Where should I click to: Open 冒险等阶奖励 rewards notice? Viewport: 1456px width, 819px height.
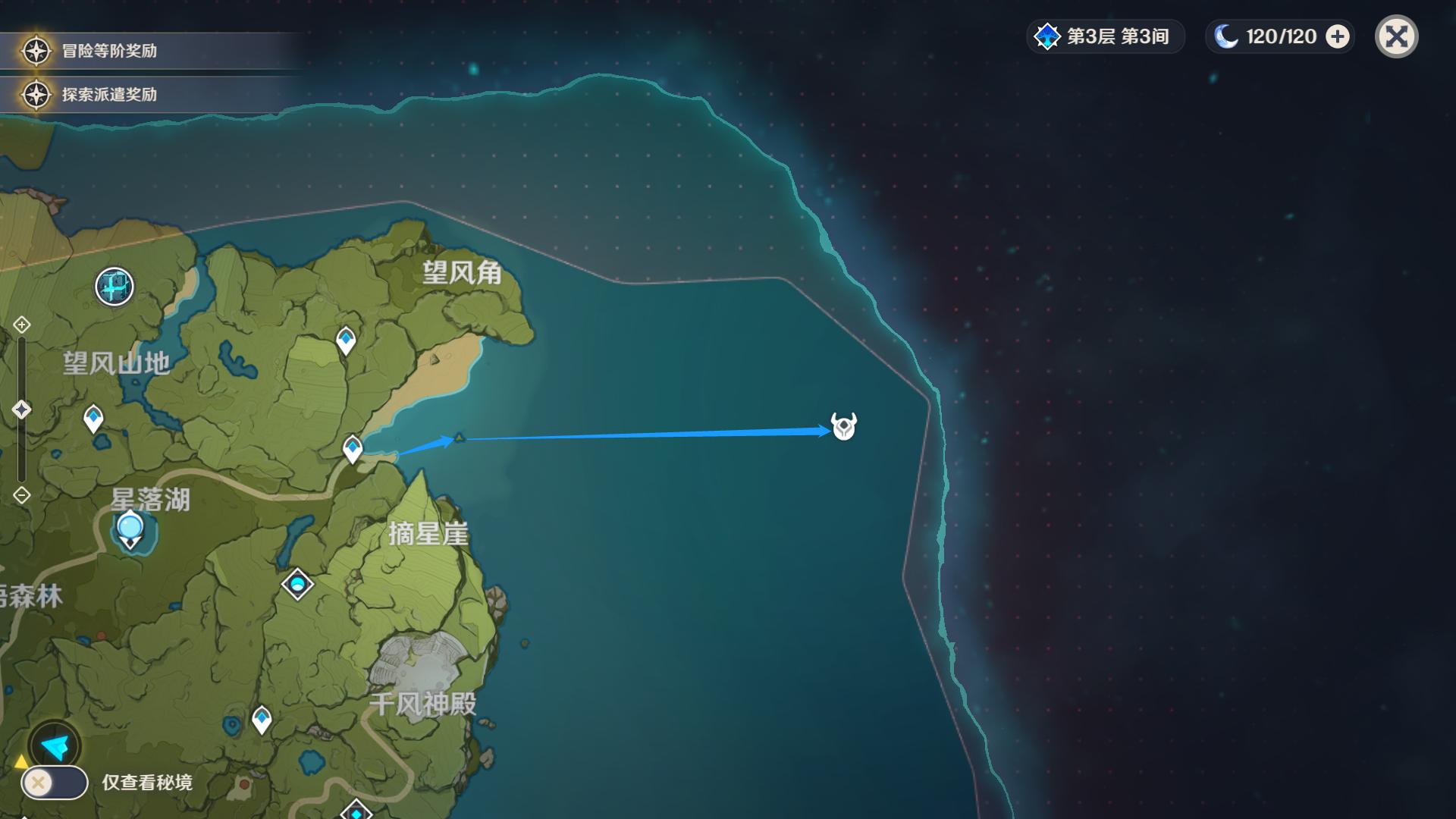tap(108, 51)
